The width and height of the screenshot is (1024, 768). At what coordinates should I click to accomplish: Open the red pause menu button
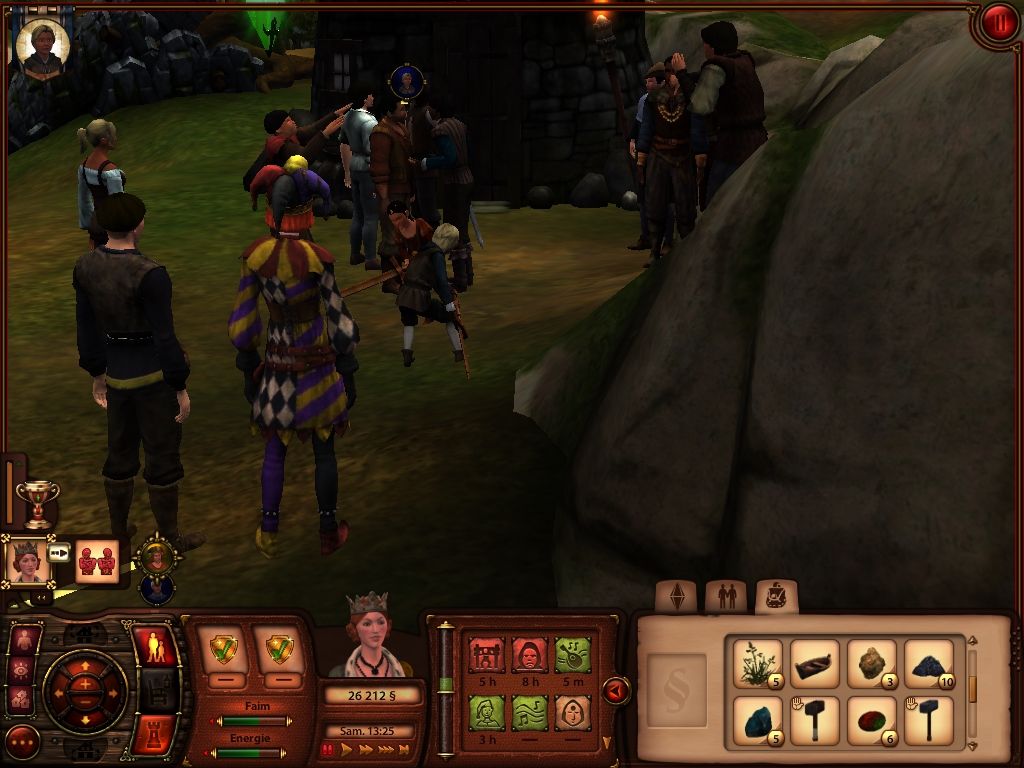[997, 24]
